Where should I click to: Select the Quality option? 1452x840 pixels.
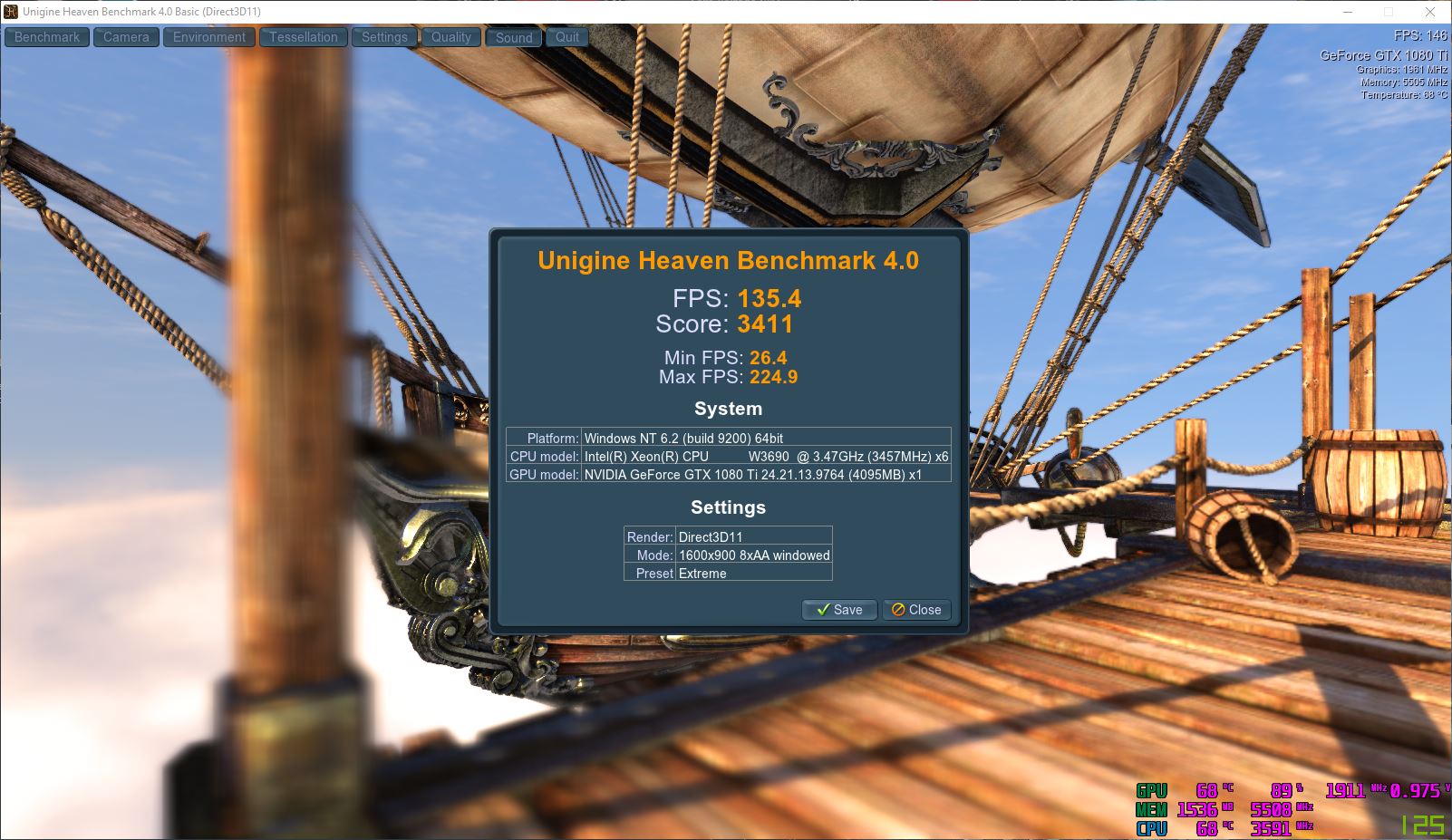(x=450, y=37)
